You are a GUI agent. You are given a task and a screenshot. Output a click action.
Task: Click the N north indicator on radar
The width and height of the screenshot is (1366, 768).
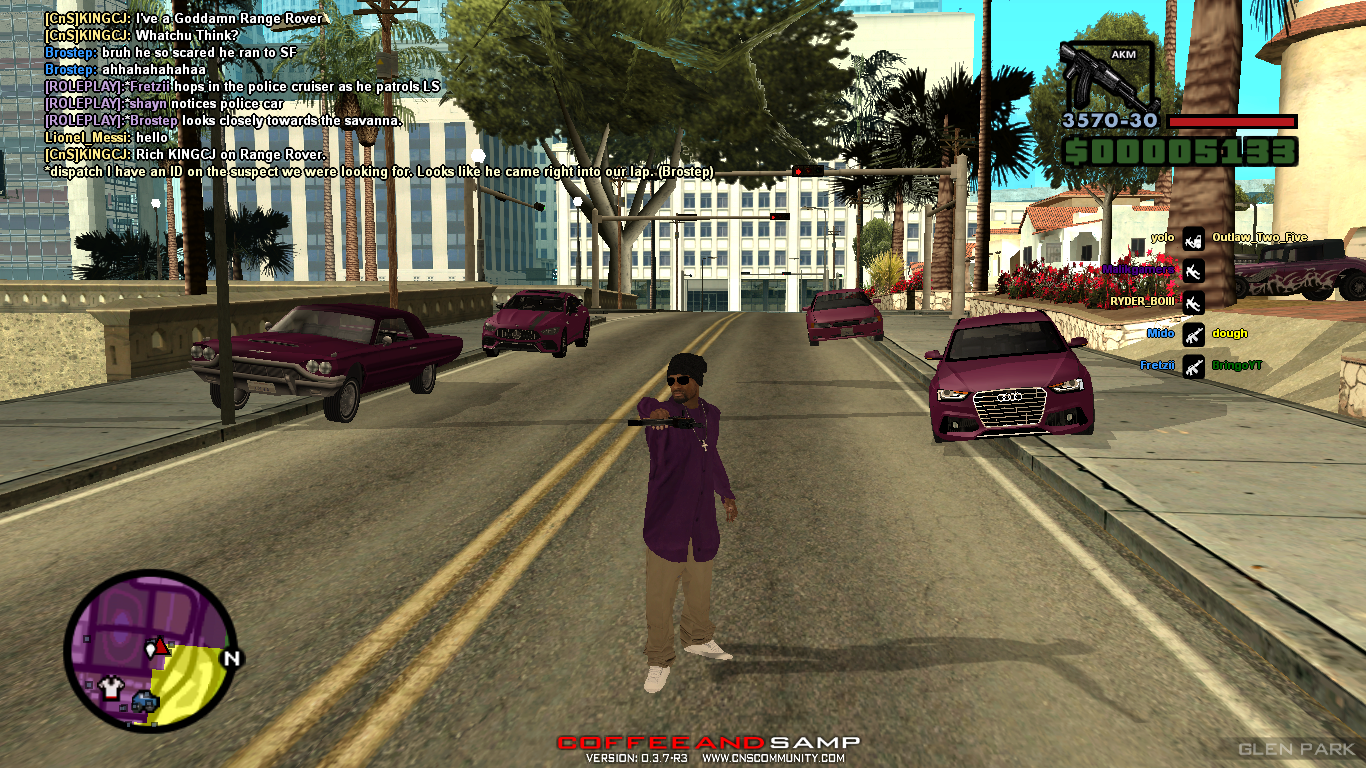click(231, 658)
